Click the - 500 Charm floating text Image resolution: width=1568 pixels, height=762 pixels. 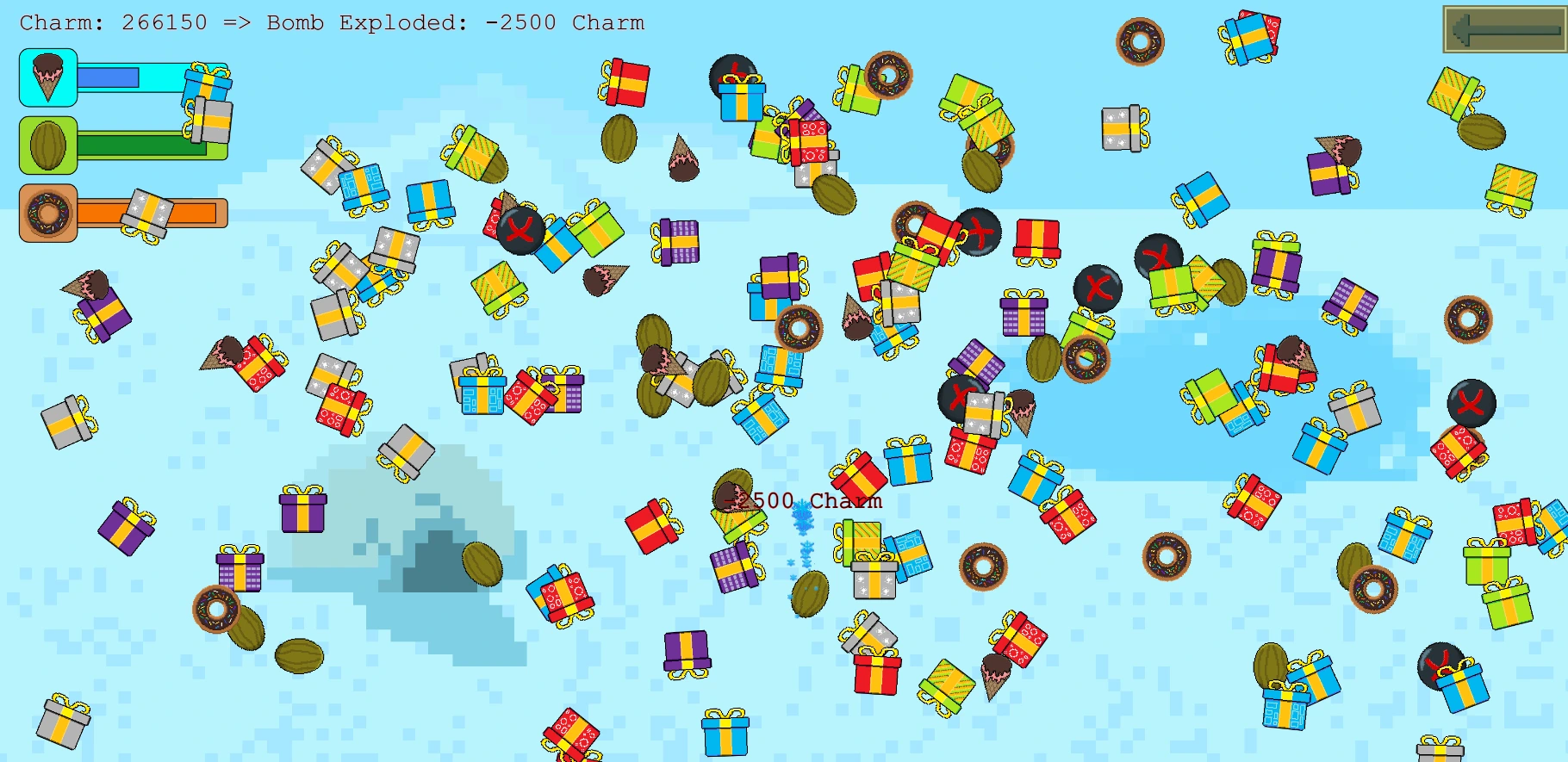(806, 499)
